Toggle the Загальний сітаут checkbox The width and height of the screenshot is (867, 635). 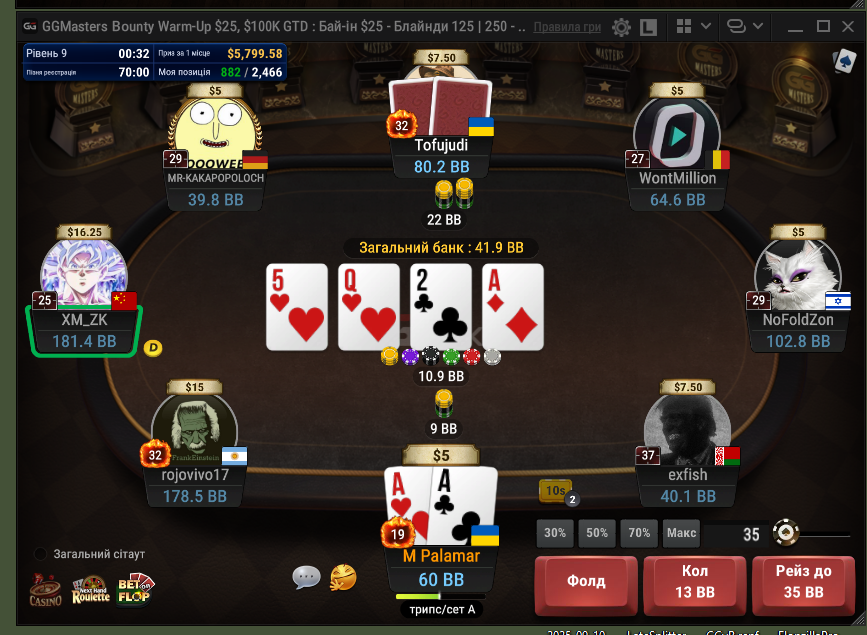click(x=40, y=554)
